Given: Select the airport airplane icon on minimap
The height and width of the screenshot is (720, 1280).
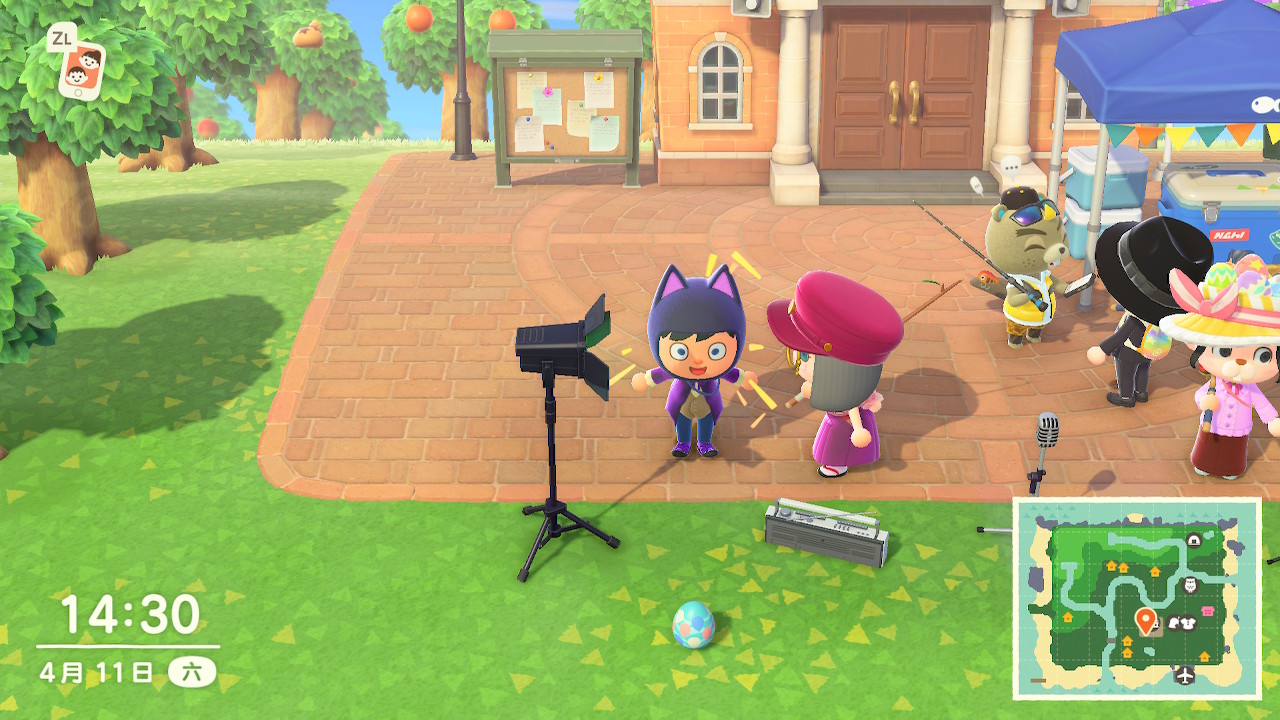Looking at the screenshot, I should coord(1186,675).
